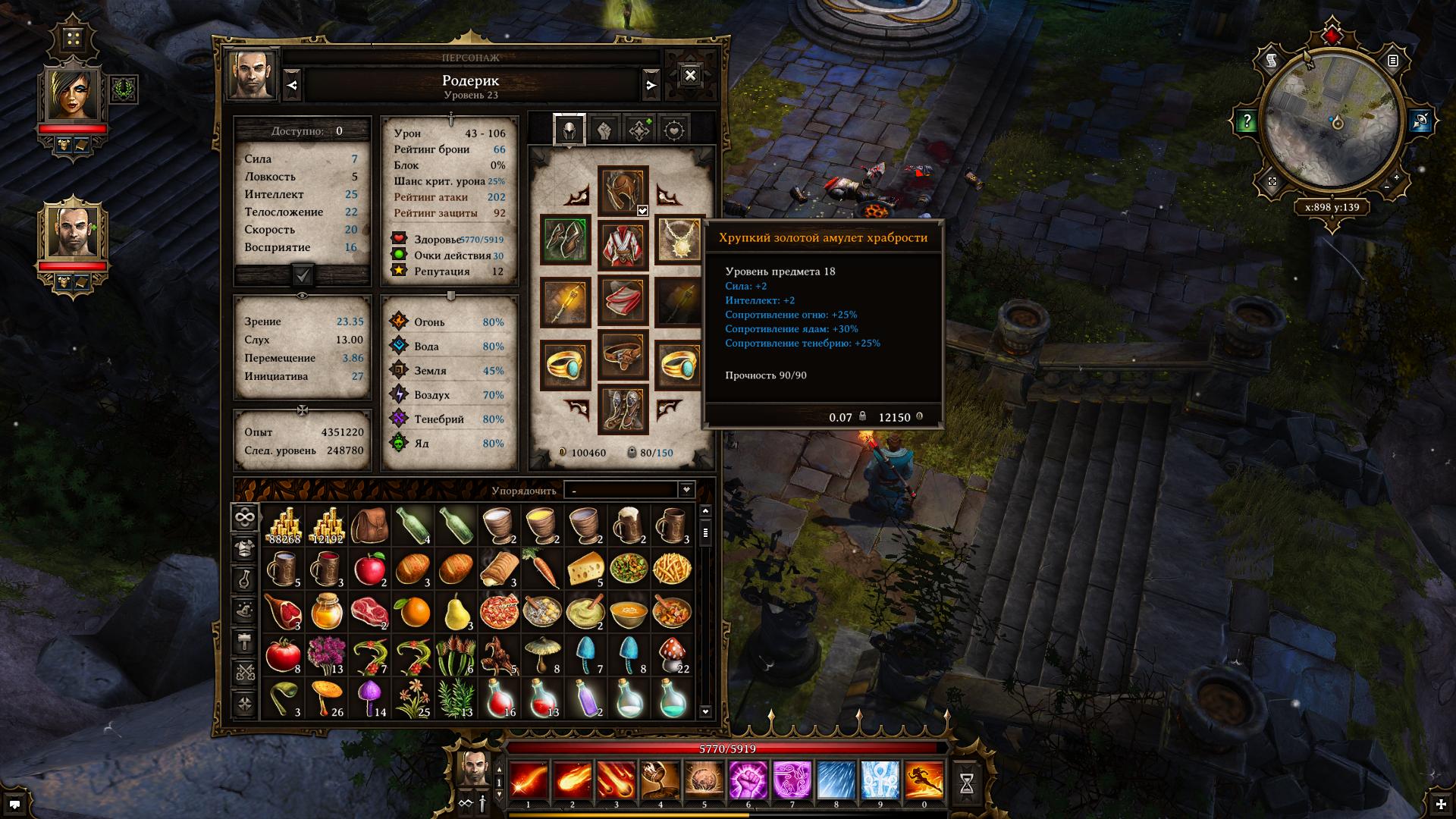1456x819 pixels.
Task: Select the cheese wedge in inventory
Action: tap(585, 569)
